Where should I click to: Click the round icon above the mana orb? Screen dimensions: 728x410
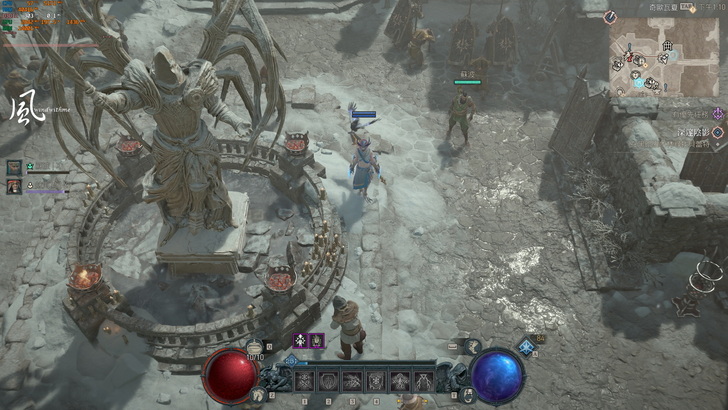[472, 345]
